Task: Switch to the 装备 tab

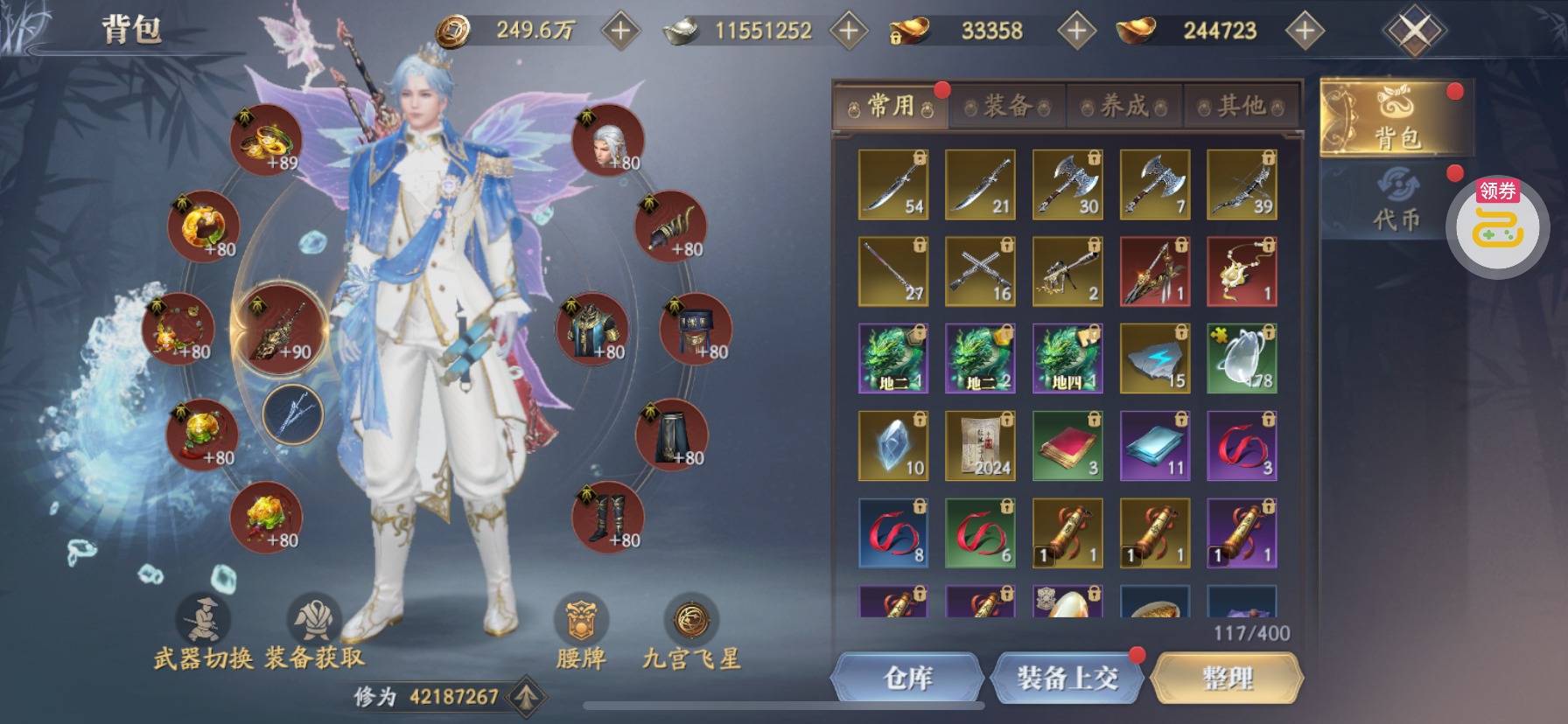Action: [x=1007, y=107]
